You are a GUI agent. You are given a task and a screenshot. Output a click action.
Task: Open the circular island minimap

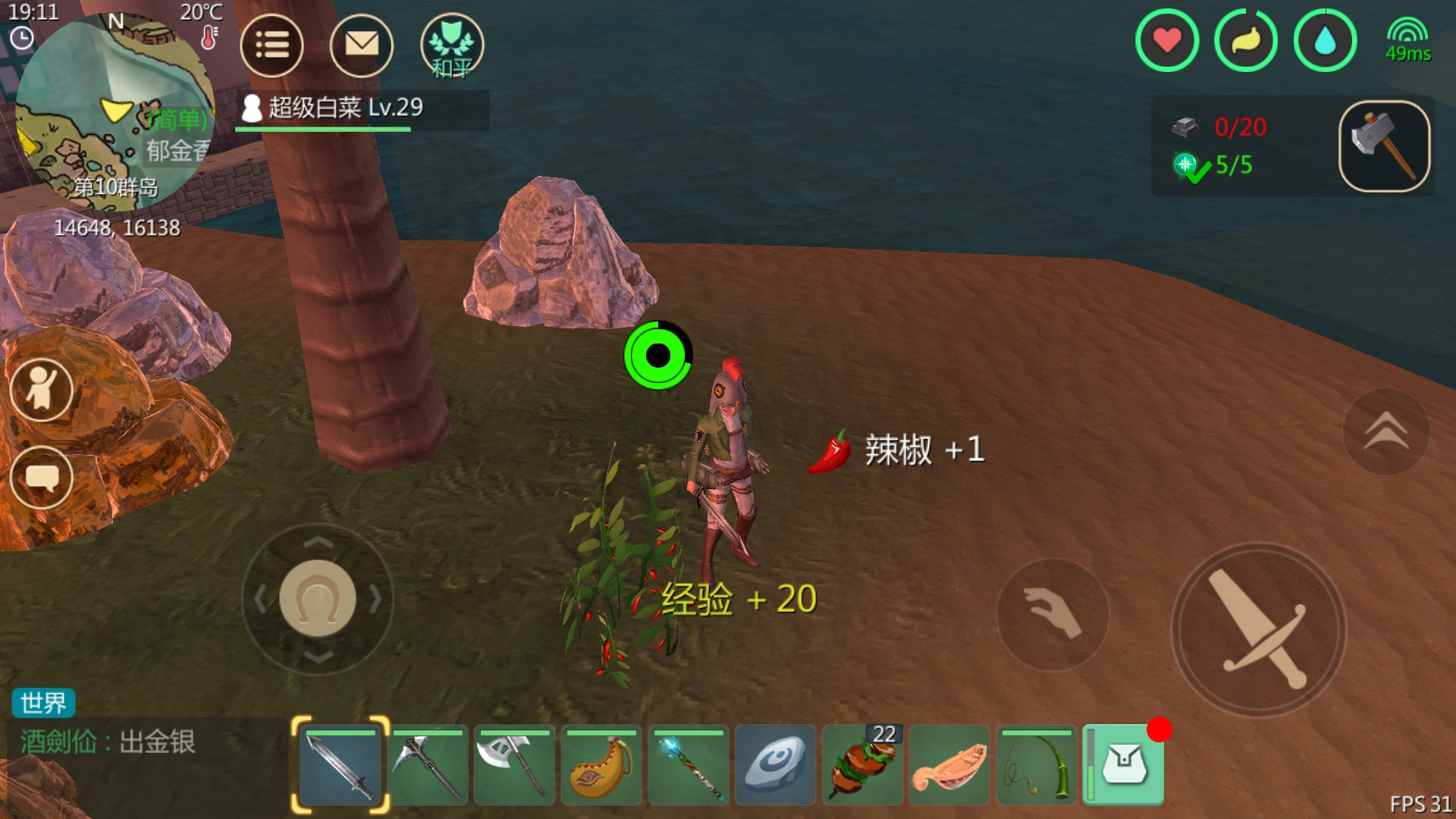(x=114, y=114)
